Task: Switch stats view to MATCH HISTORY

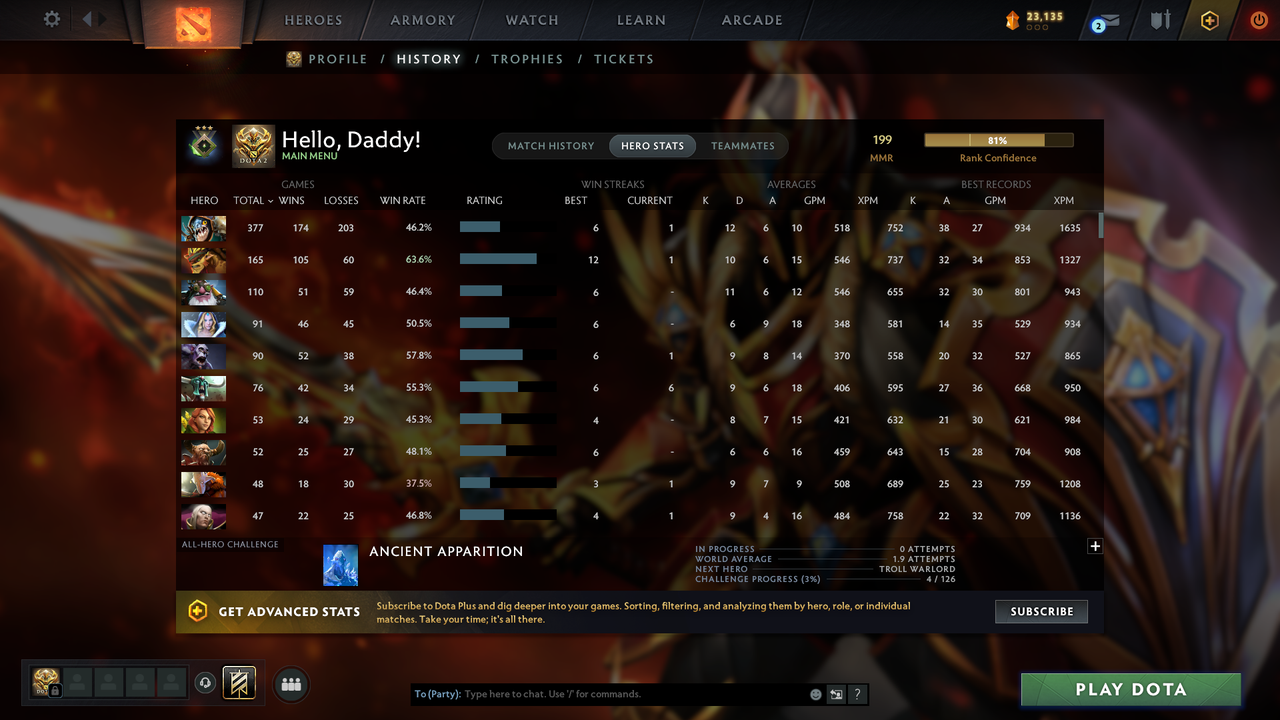Action: (x=550, y=146)
